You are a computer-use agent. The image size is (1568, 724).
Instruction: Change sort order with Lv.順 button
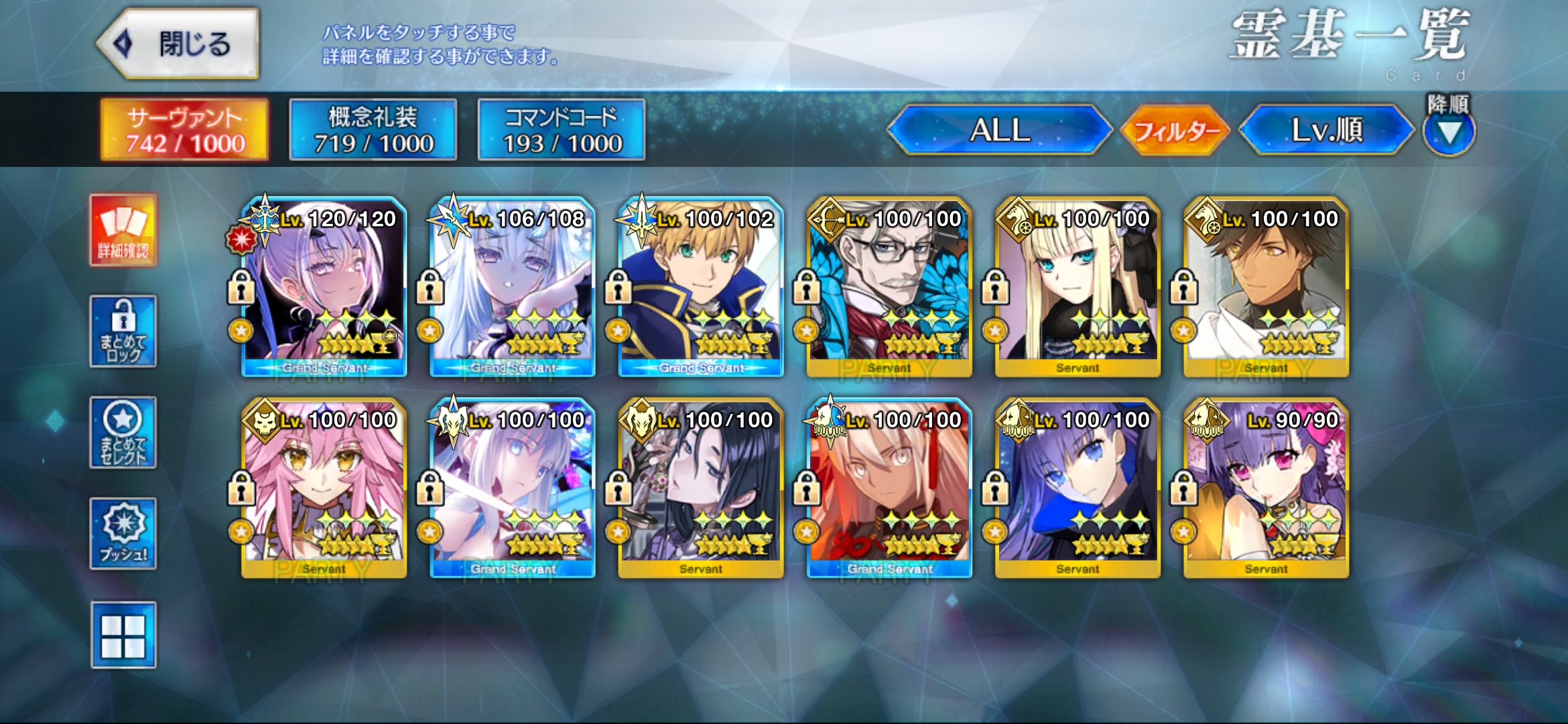(1326, 129)
